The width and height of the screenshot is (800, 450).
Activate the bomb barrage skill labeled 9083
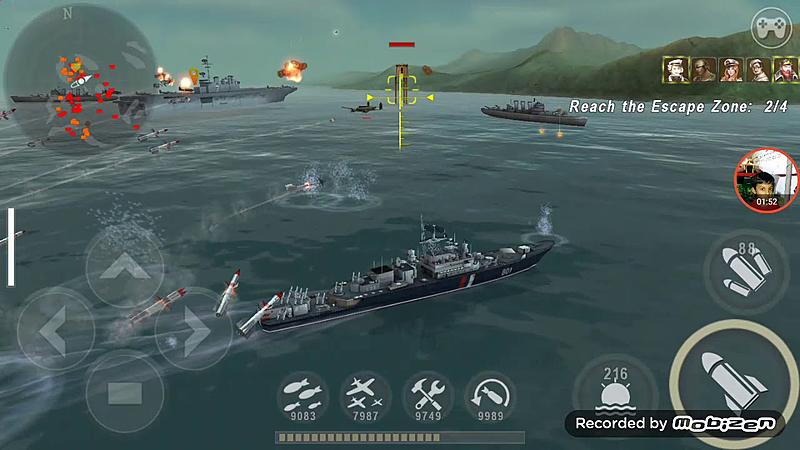point(304,397)
